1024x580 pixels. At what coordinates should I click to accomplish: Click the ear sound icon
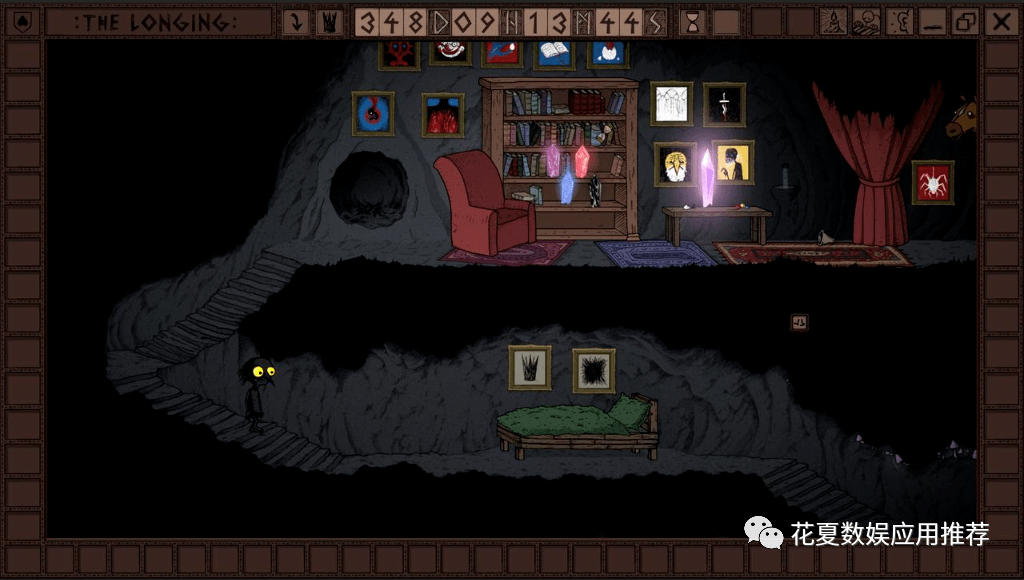(899, 21)
